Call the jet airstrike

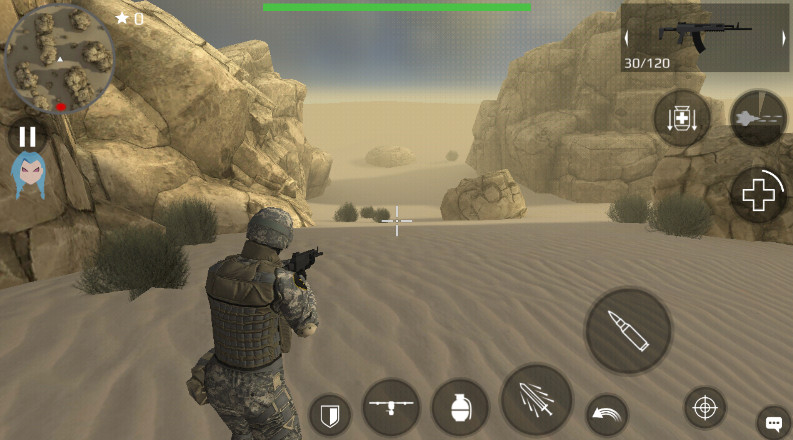758,118
